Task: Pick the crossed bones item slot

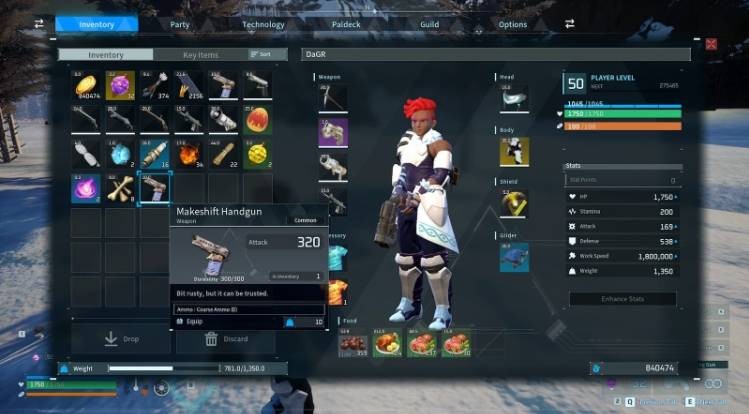Action: (x=120, y=187)
